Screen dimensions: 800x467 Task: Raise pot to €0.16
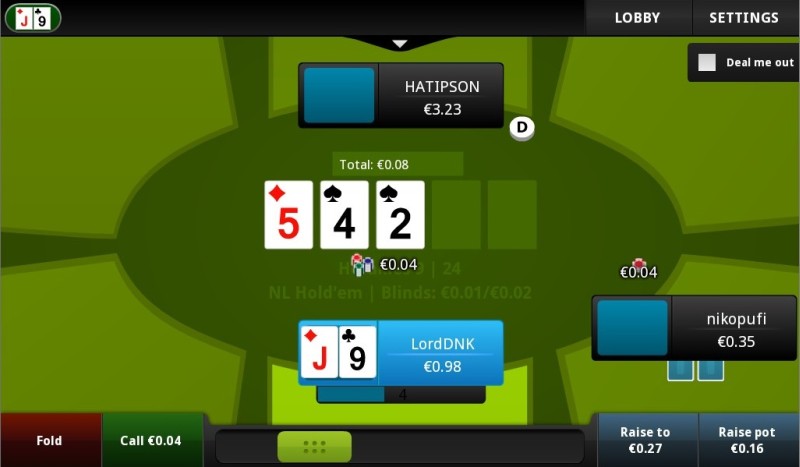point(747,440)
